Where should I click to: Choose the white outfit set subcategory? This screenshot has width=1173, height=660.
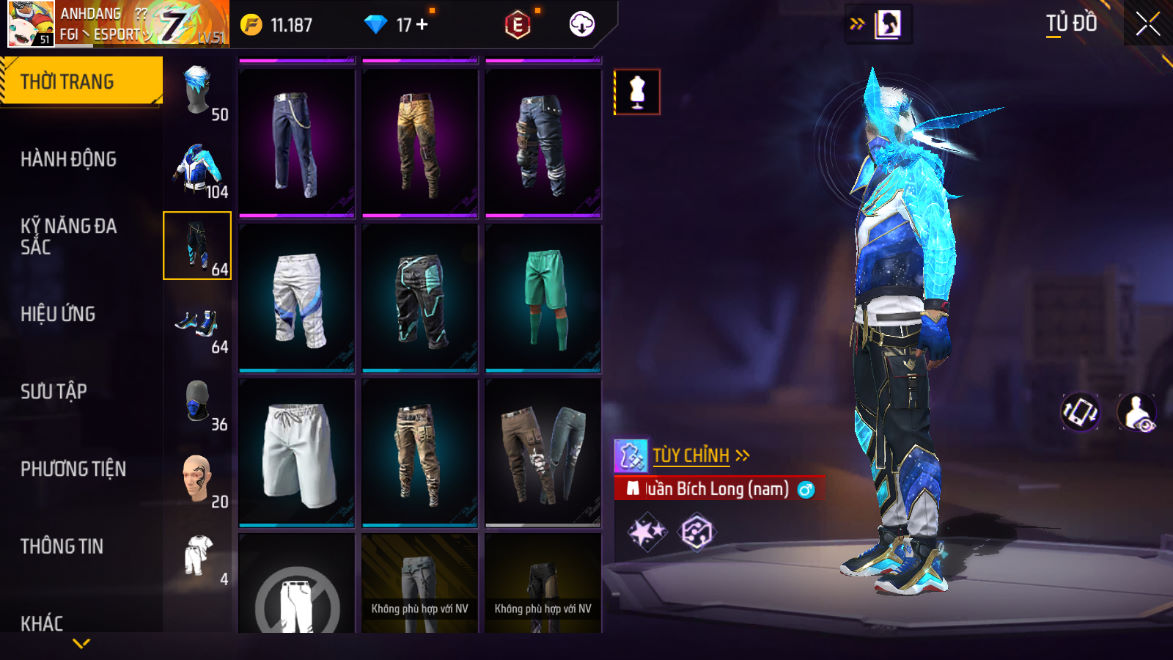point(197,555)
